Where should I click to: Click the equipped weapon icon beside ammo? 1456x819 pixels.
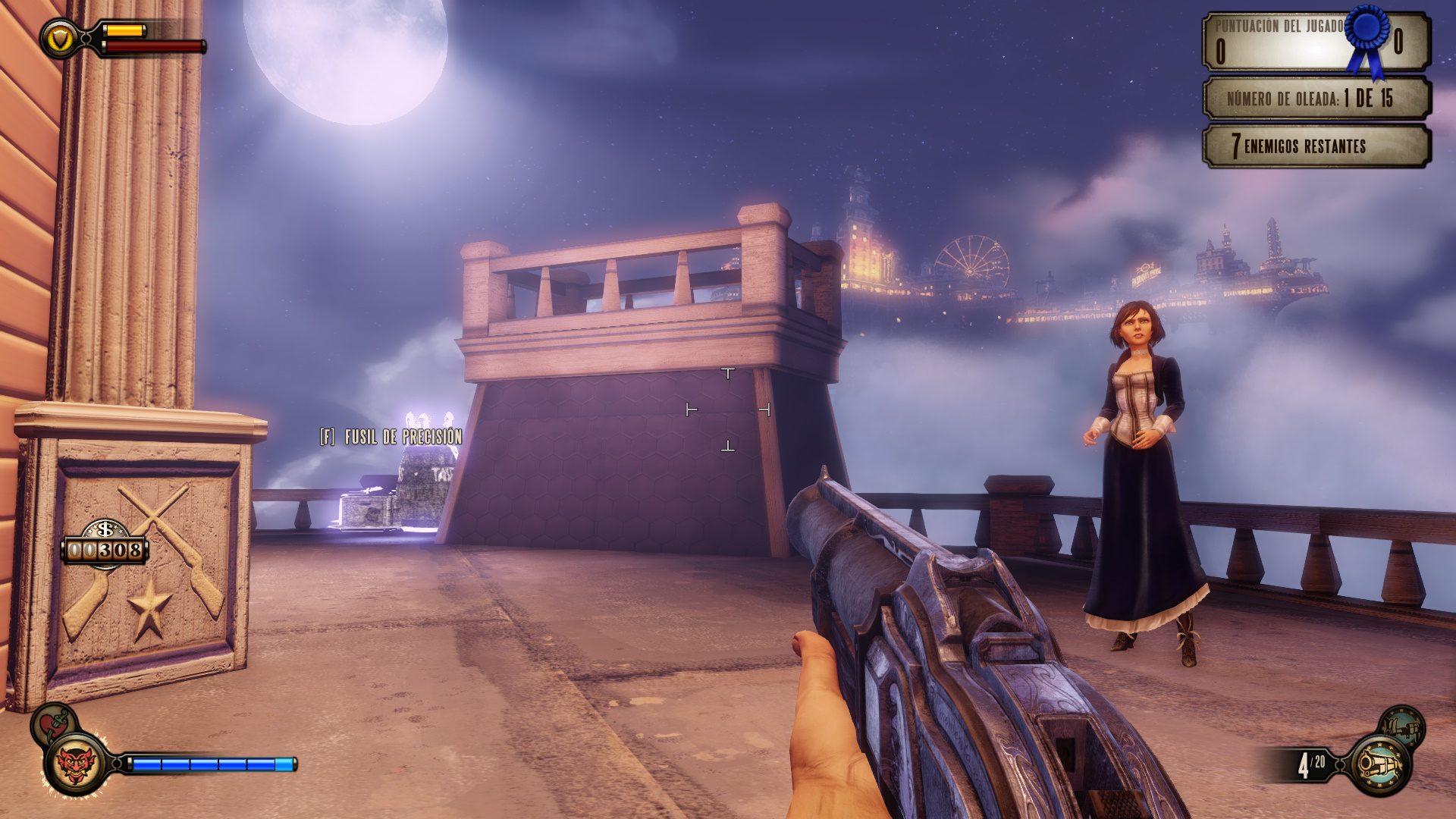point(1379,765)
